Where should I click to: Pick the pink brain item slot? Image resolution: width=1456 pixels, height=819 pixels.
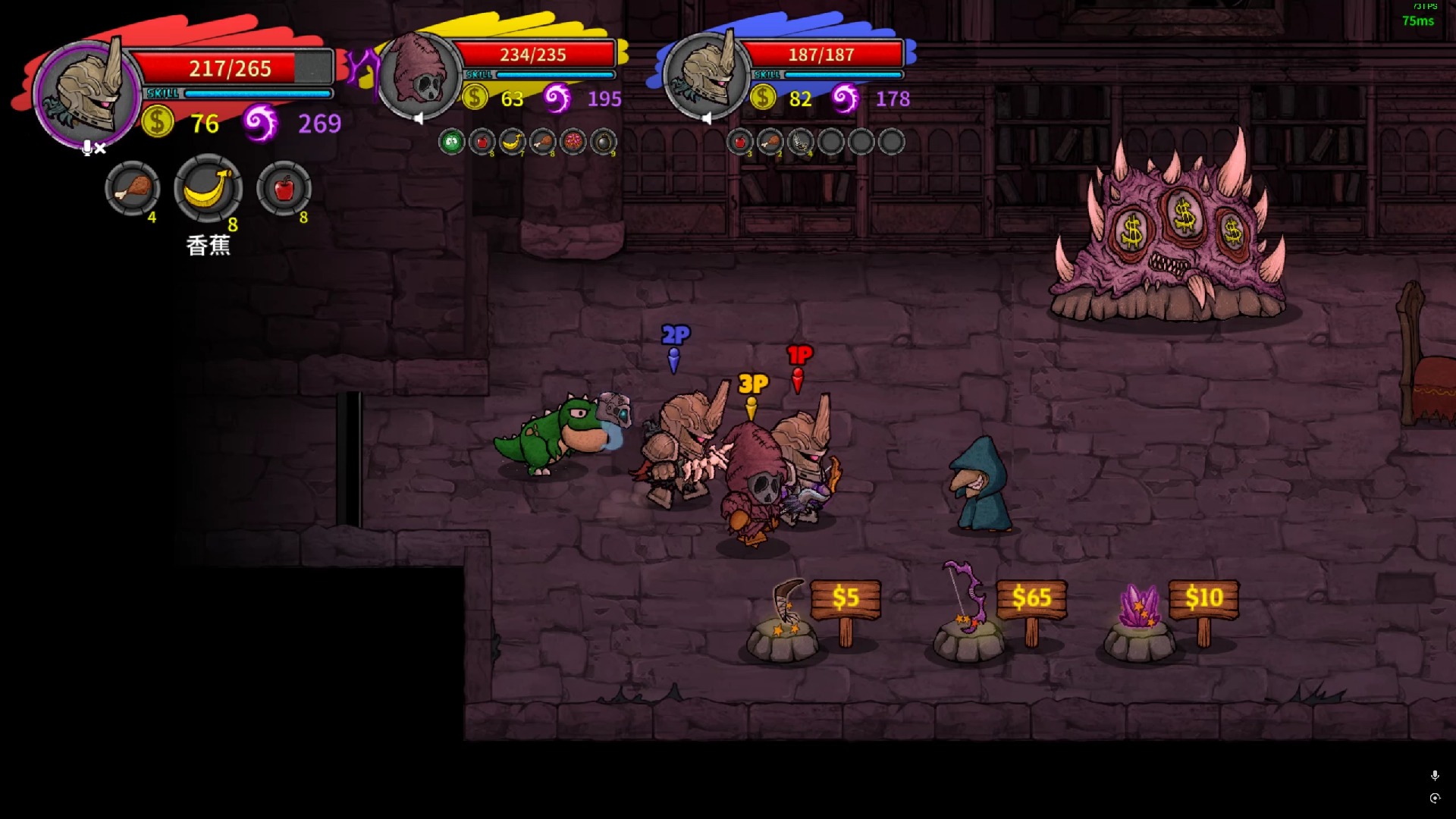point(573,142)
